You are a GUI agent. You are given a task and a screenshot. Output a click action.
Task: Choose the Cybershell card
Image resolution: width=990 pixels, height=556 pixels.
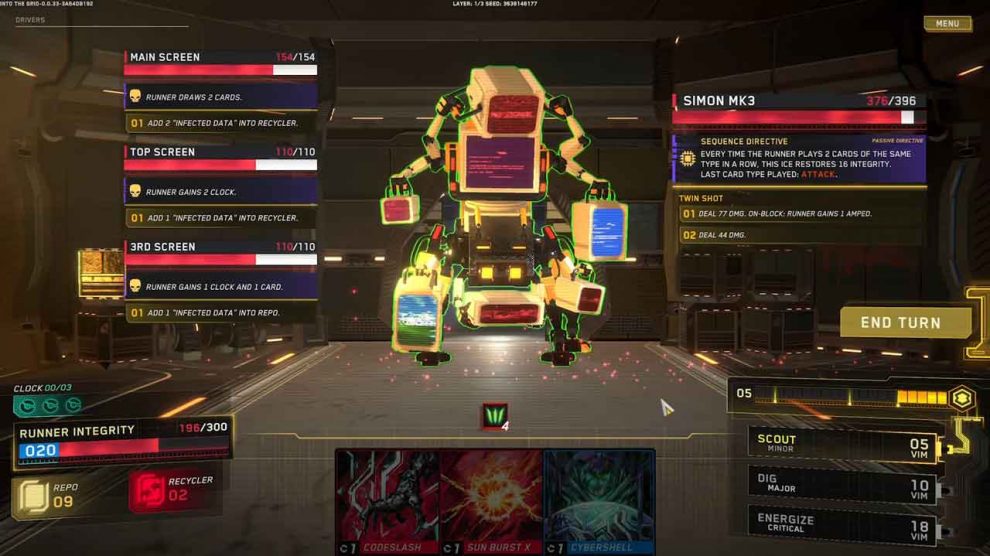point(598,499)
